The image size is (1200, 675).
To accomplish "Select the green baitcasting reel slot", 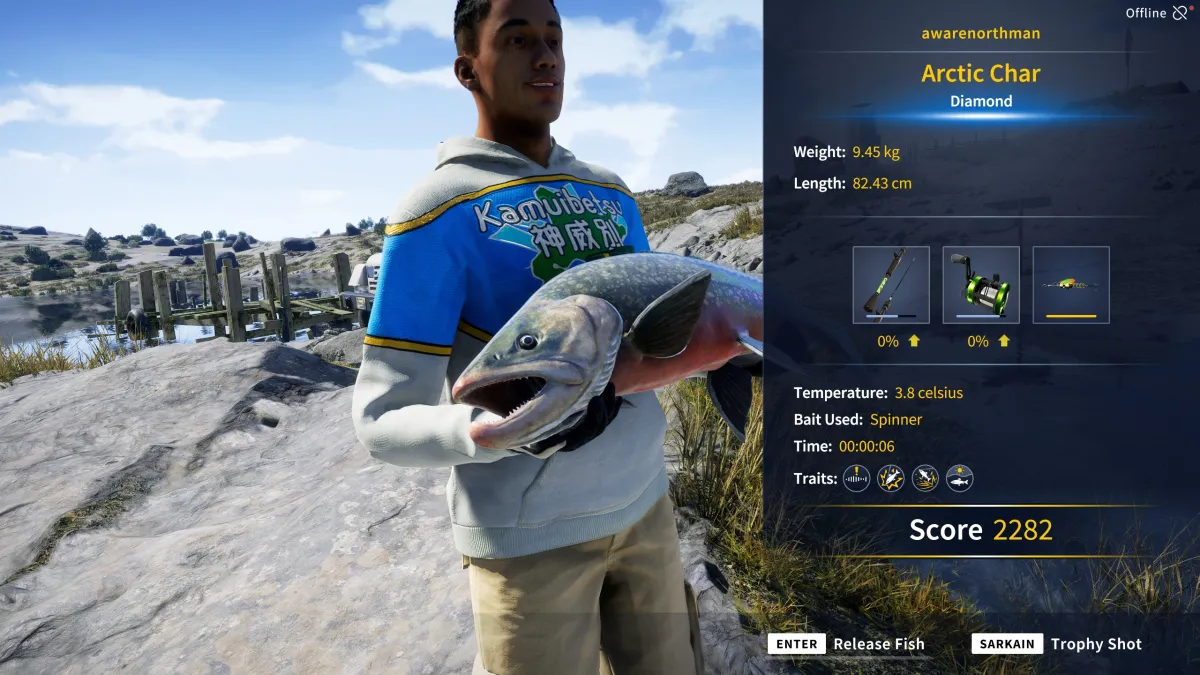I will tap(980, 284).
